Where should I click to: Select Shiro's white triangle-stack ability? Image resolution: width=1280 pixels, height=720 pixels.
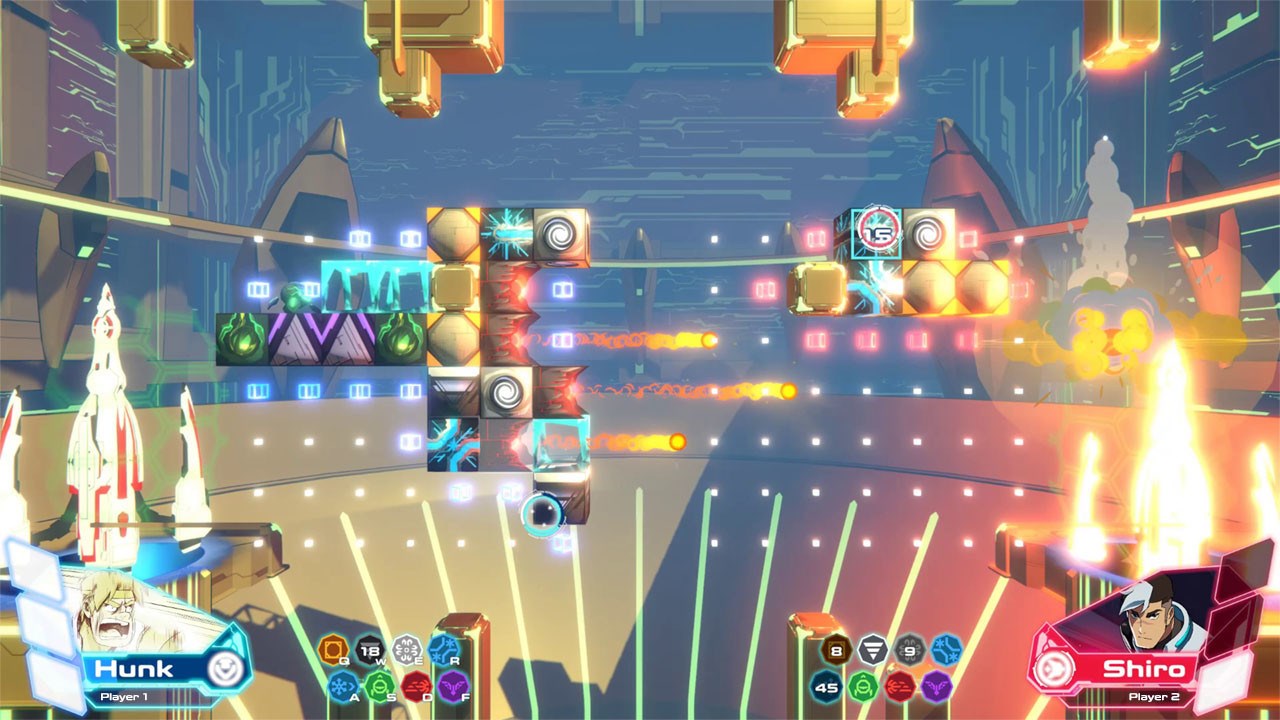coord(872,647)
